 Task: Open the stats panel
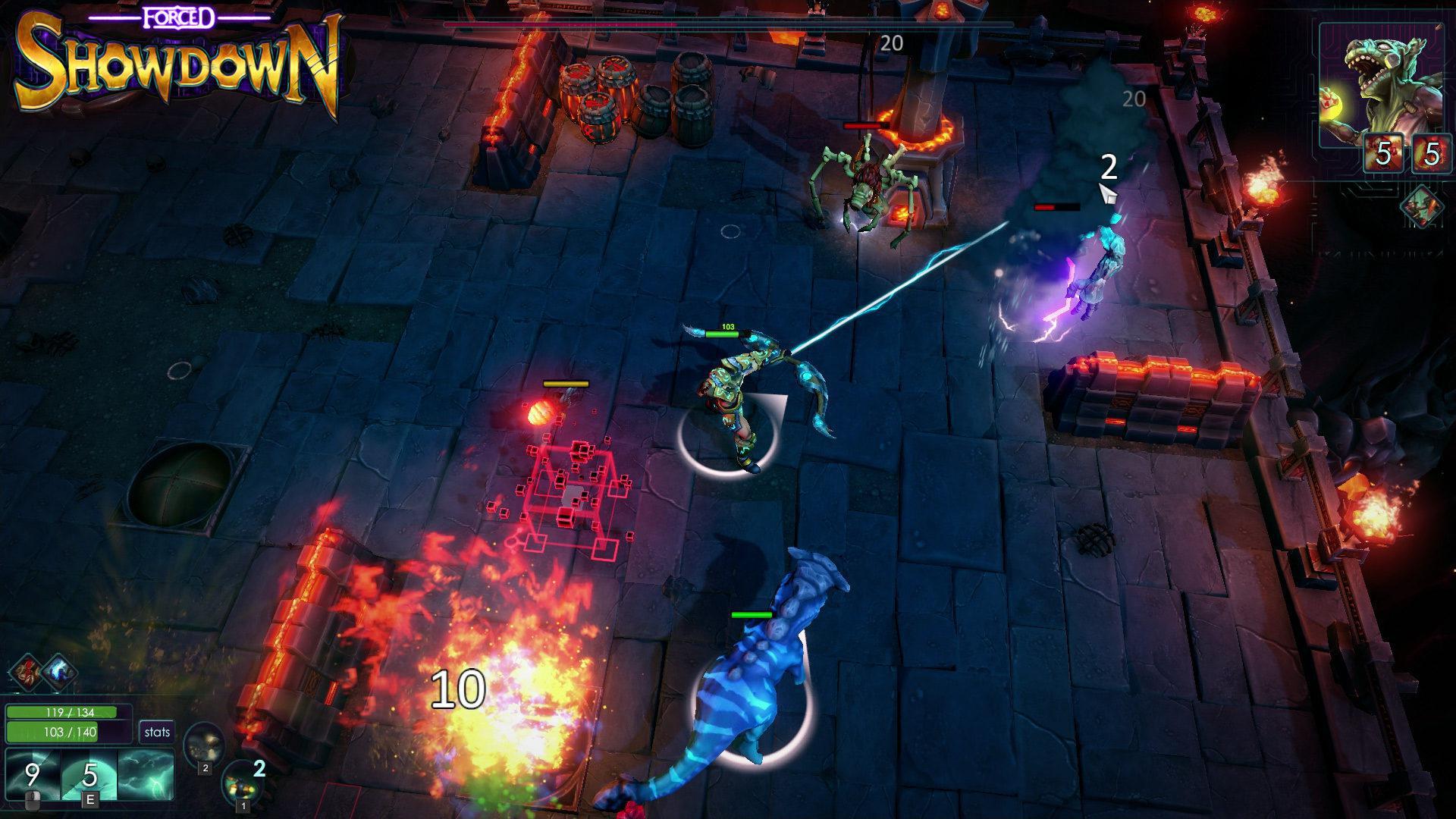click(x=157, y=732)
